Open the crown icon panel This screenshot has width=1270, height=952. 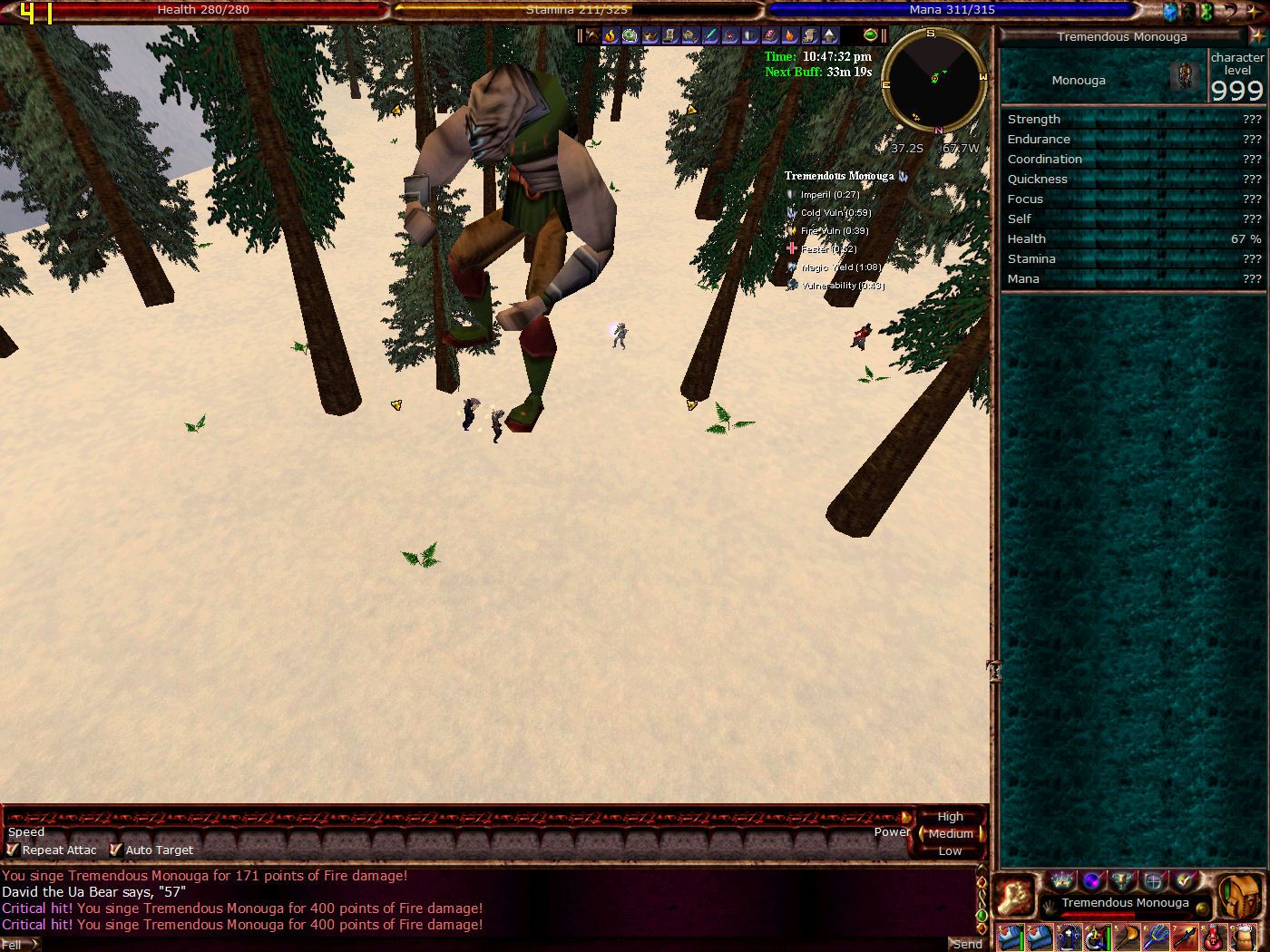pyautogui.click(x=1061, y=880)
